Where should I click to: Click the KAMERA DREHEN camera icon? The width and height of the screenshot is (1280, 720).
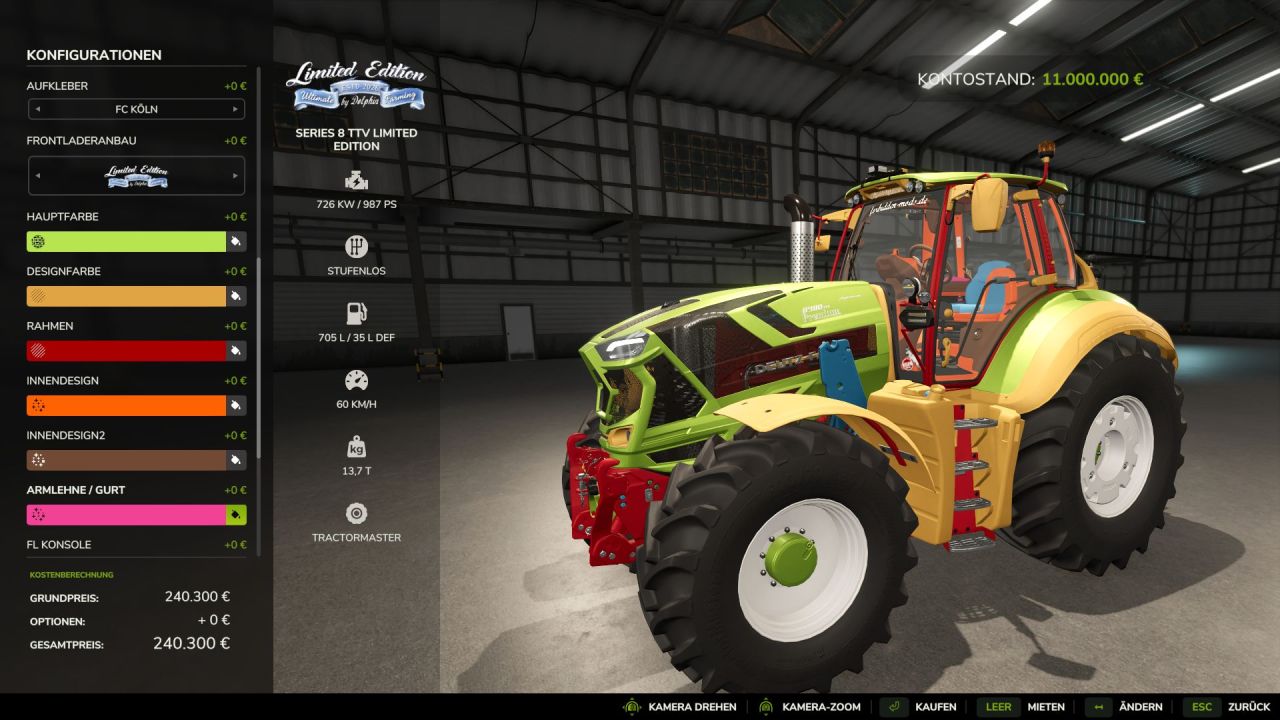[x=631, y=707]
